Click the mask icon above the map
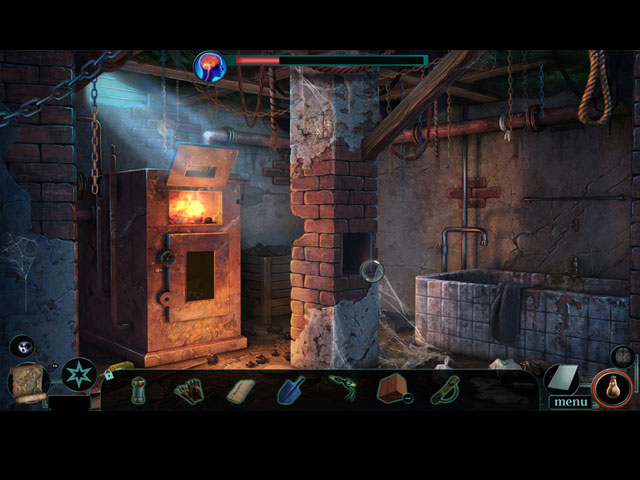The width and height of the screenshot is (640, 480). [x=22, y=346]
